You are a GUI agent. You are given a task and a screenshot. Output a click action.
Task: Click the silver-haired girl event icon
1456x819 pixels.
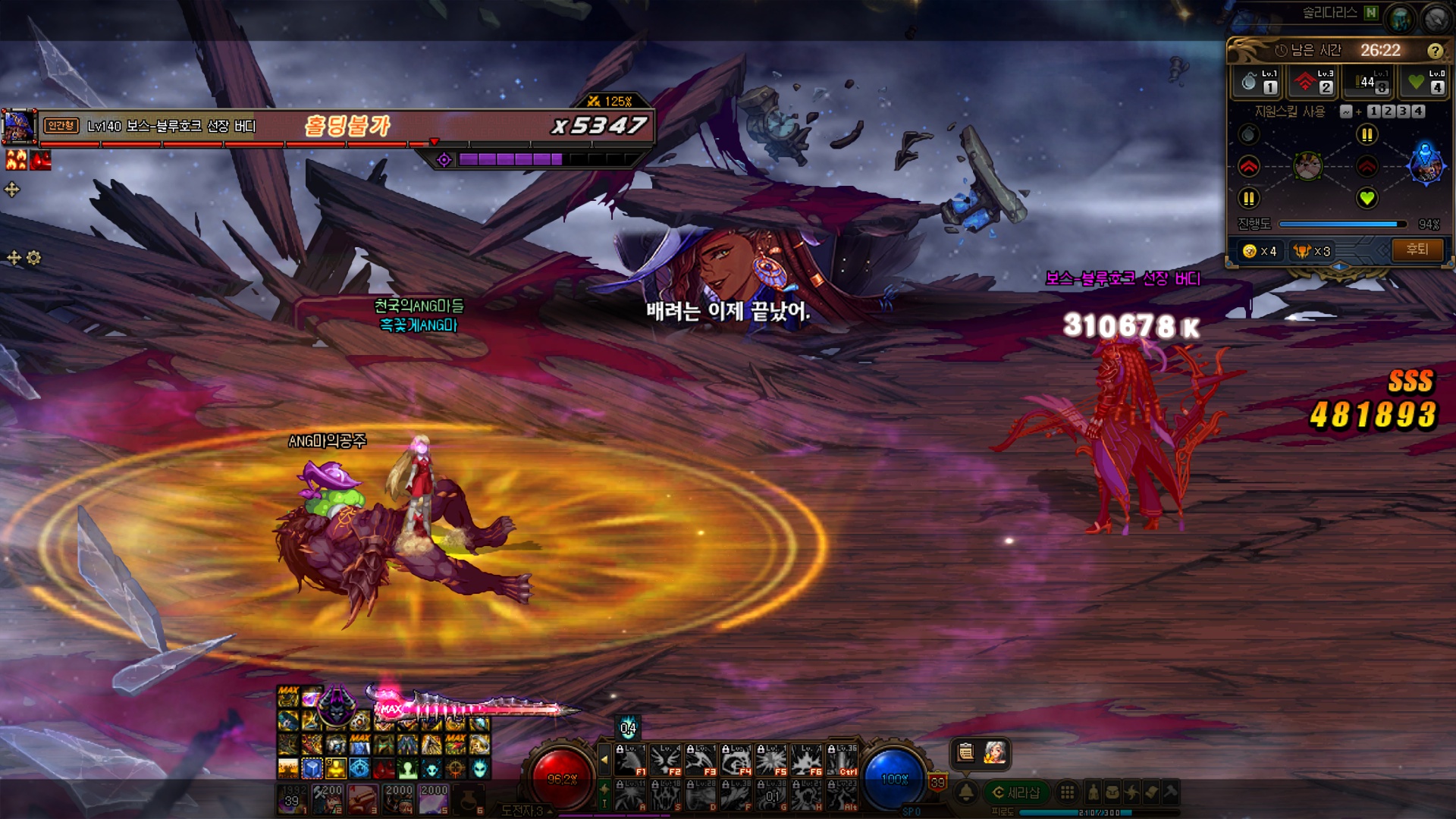pos(994,752)
